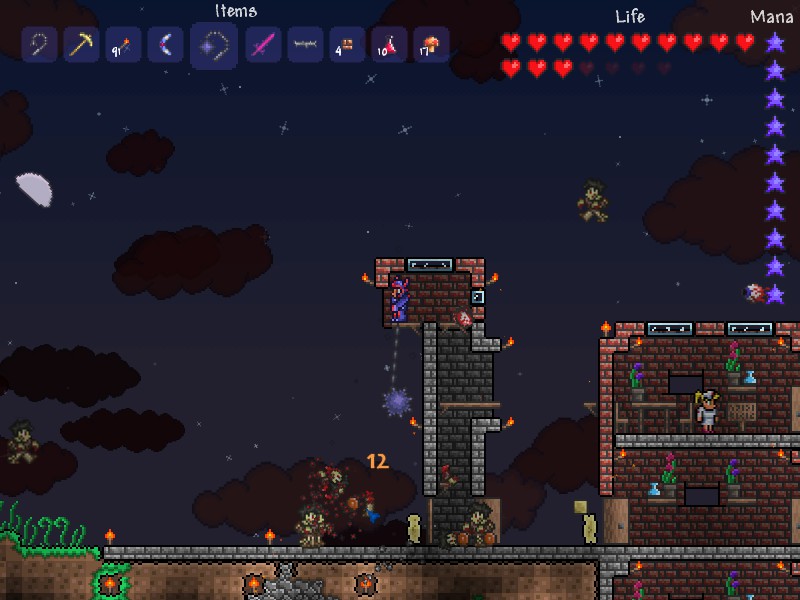Select the grappling hook hotbar slot
Image resolution: width=800 pixels, height=600 pixels.
pos(40,45)
